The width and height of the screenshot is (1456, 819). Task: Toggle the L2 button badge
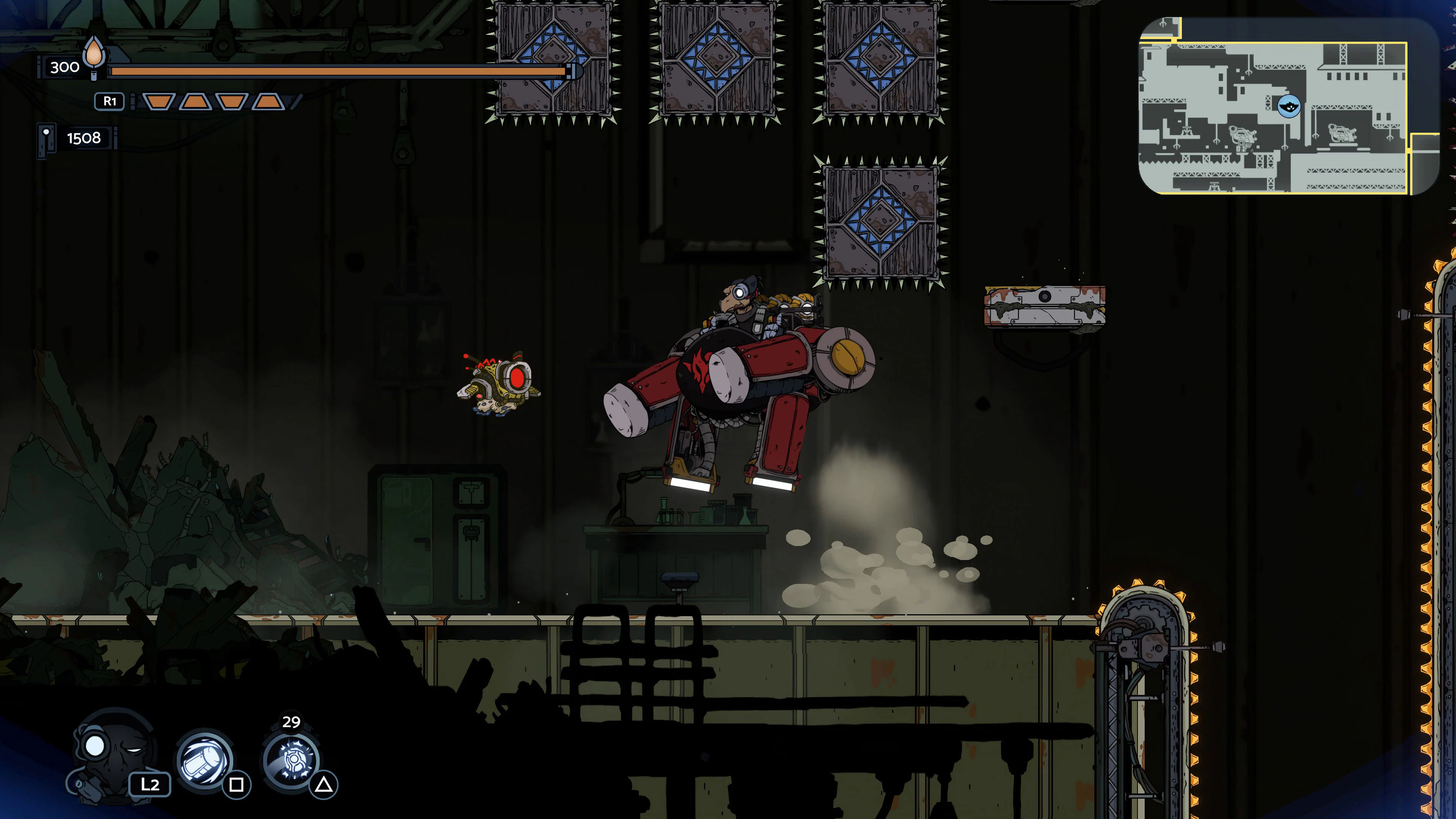[x=151, y=786]
